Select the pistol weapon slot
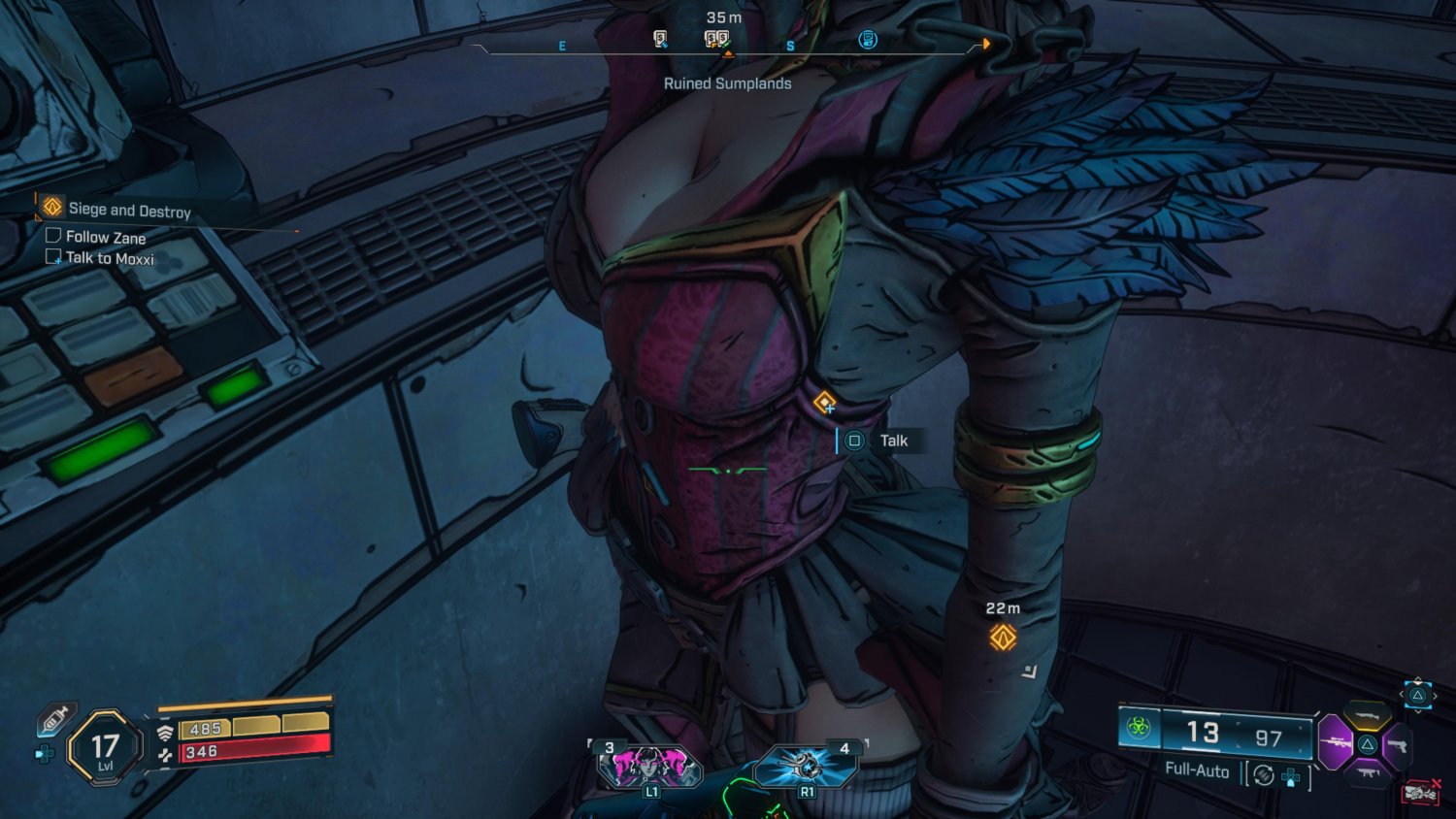Screen dimensions: 1456x819 coord(1399,745)
